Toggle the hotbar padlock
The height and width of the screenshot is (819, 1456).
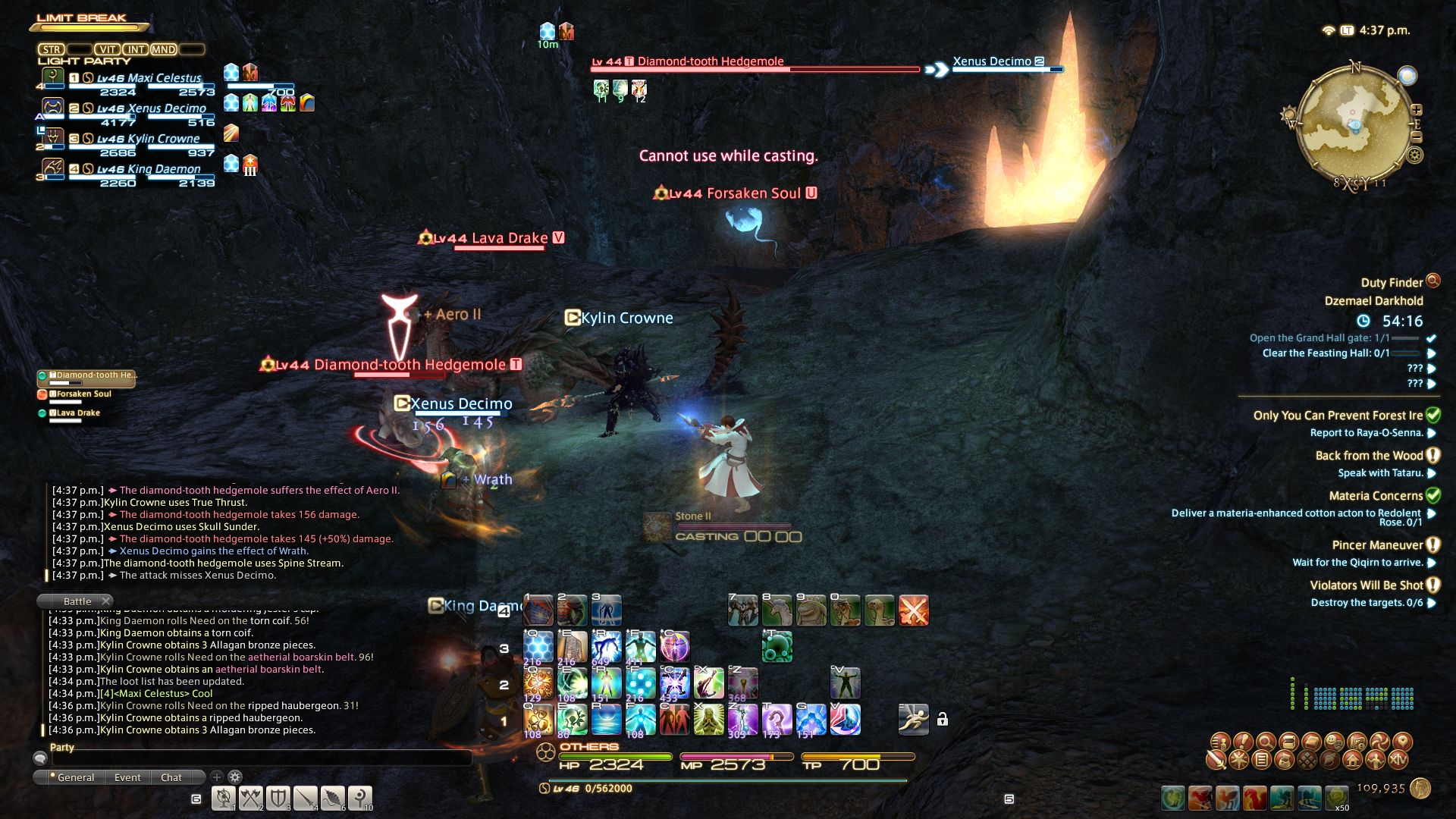942,720
